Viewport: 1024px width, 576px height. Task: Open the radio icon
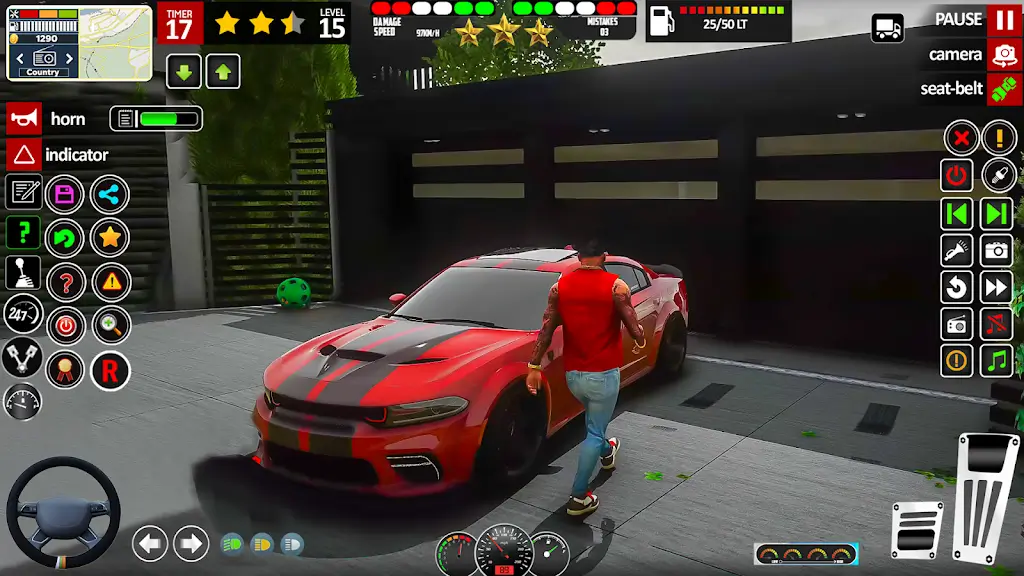(x=957, y=324)
